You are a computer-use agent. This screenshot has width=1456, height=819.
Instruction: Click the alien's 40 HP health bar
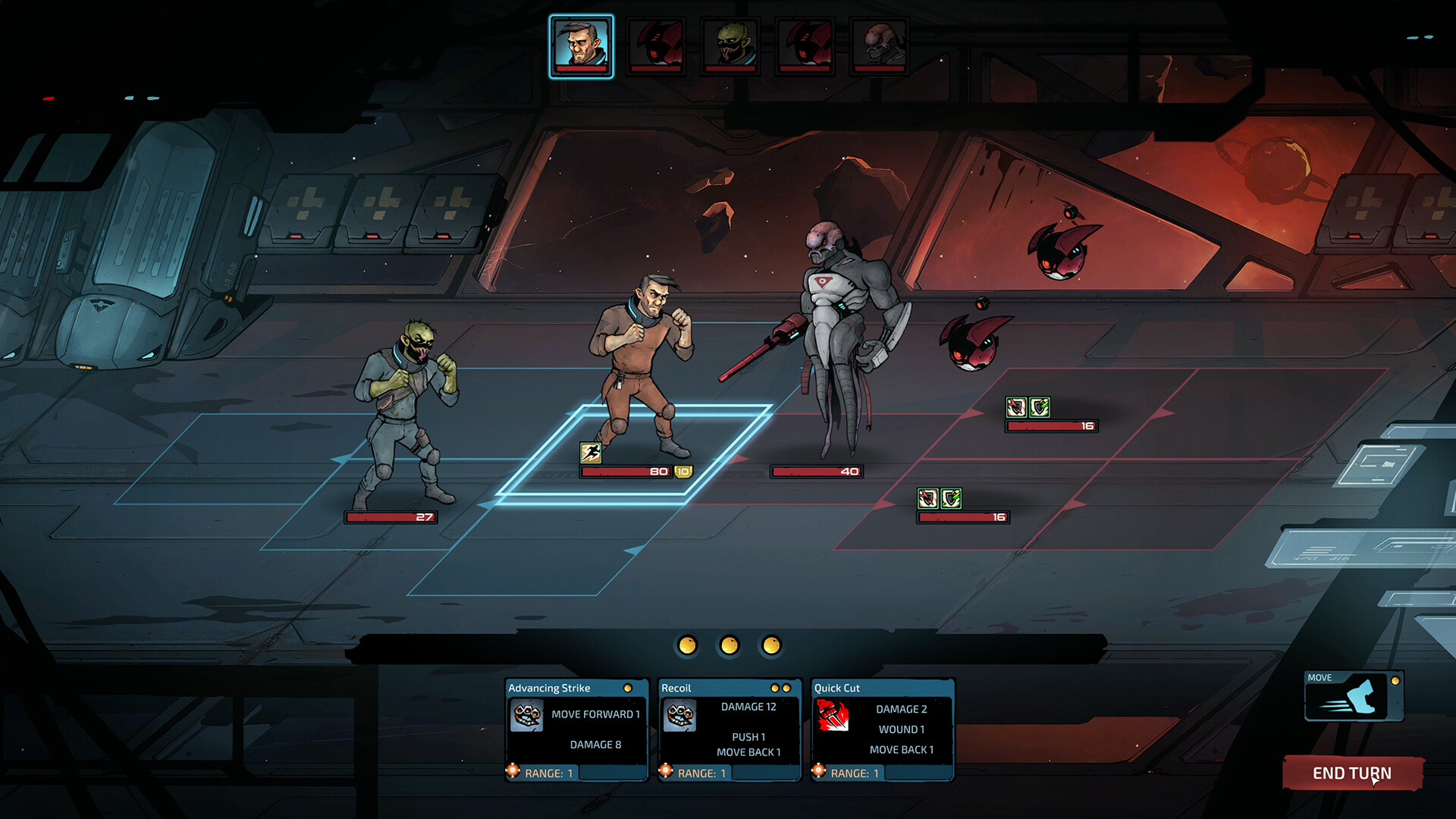[816, 471]
